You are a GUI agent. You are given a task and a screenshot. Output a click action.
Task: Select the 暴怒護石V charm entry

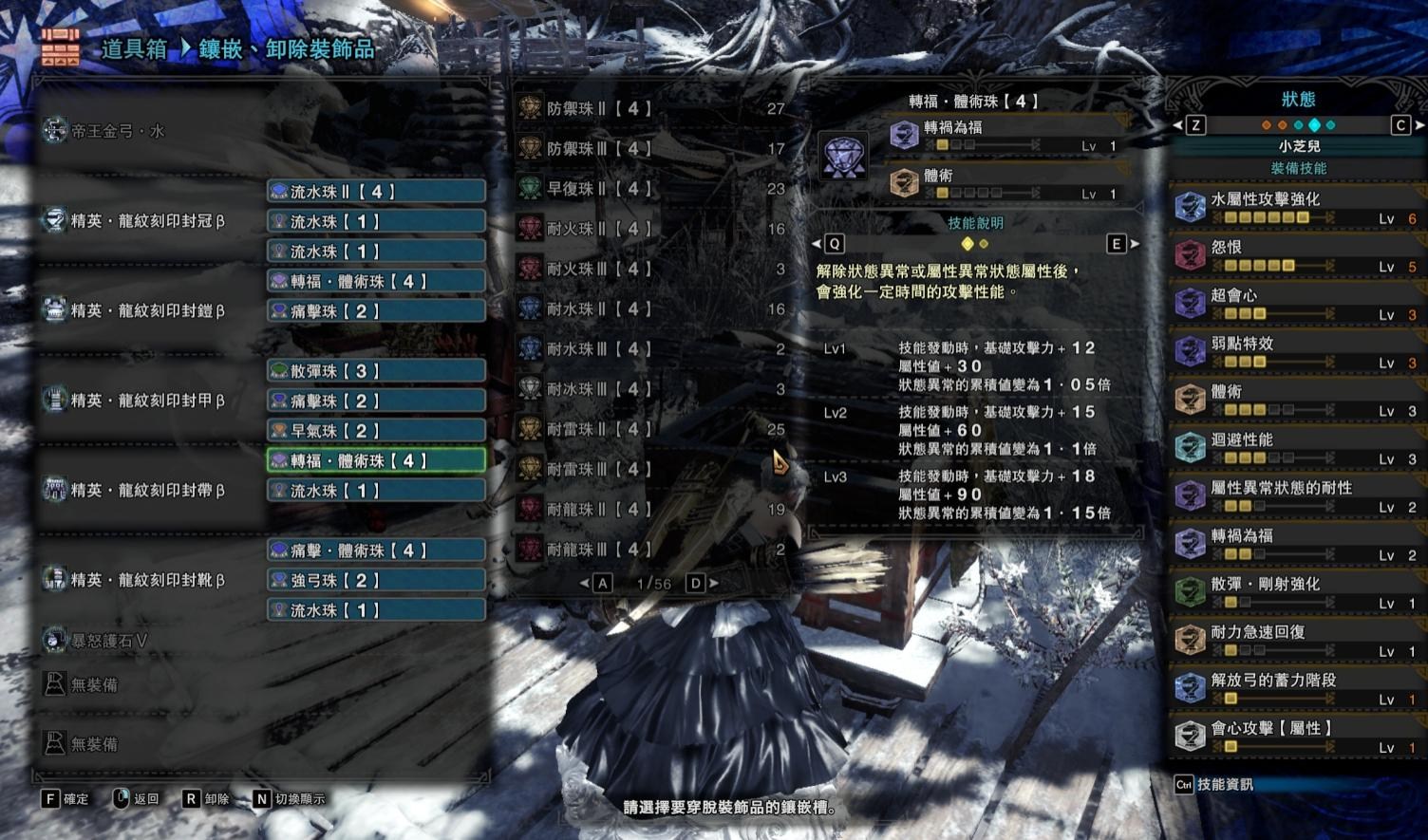pyautogui.click(x=95, y=641)
